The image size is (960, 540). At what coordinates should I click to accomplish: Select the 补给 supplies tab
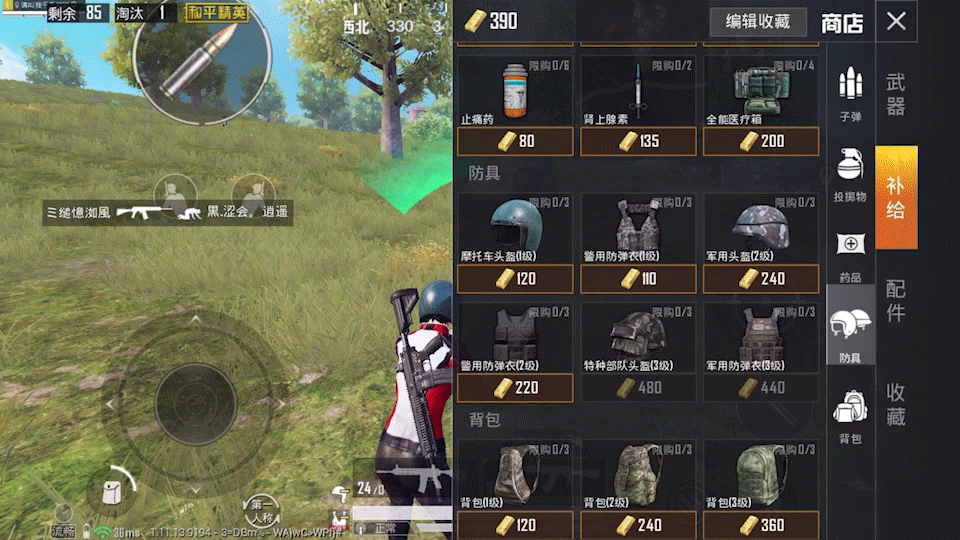click(x=896, y=197)
